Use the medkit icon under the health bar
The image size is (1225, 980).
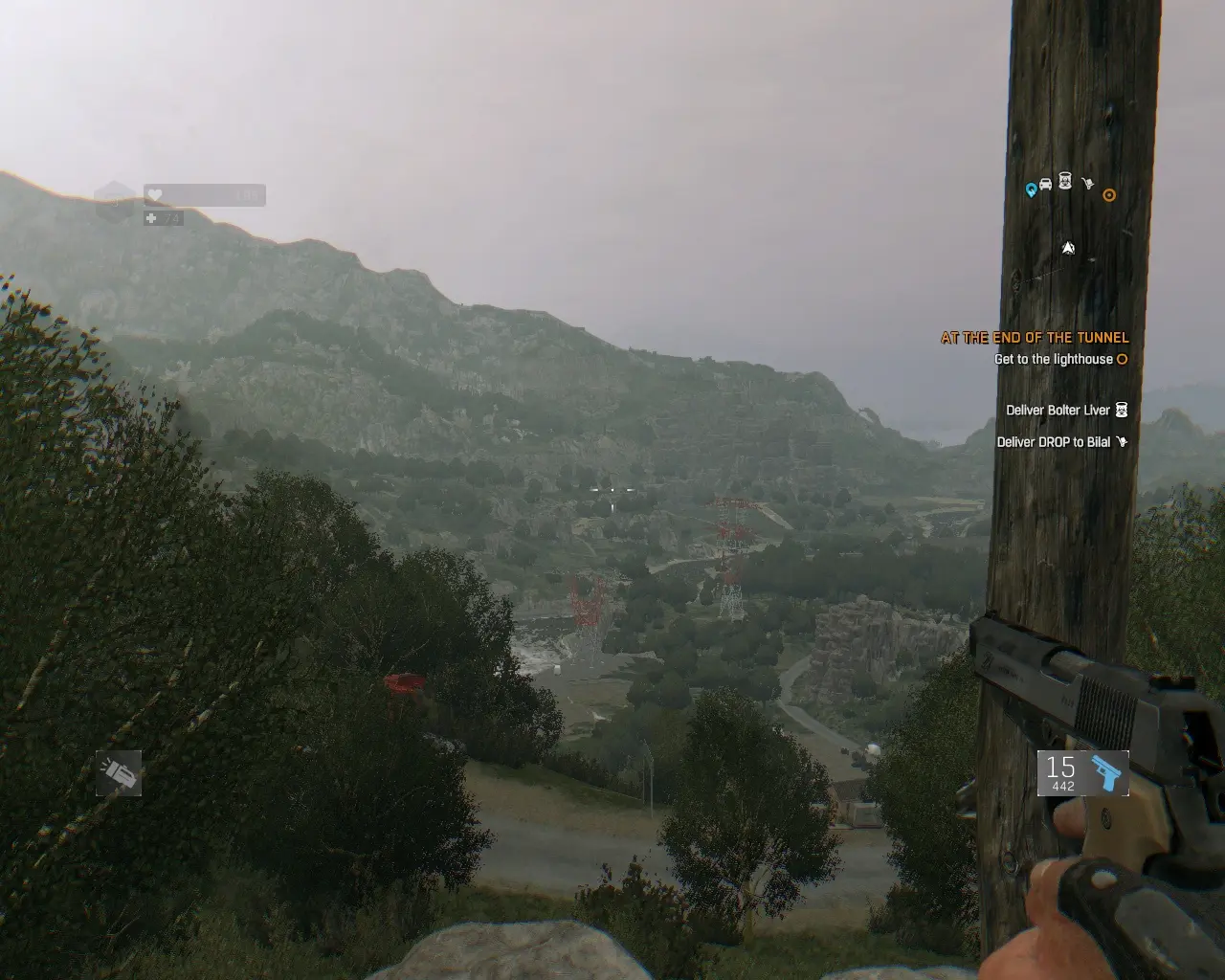(x=151, y=219)
